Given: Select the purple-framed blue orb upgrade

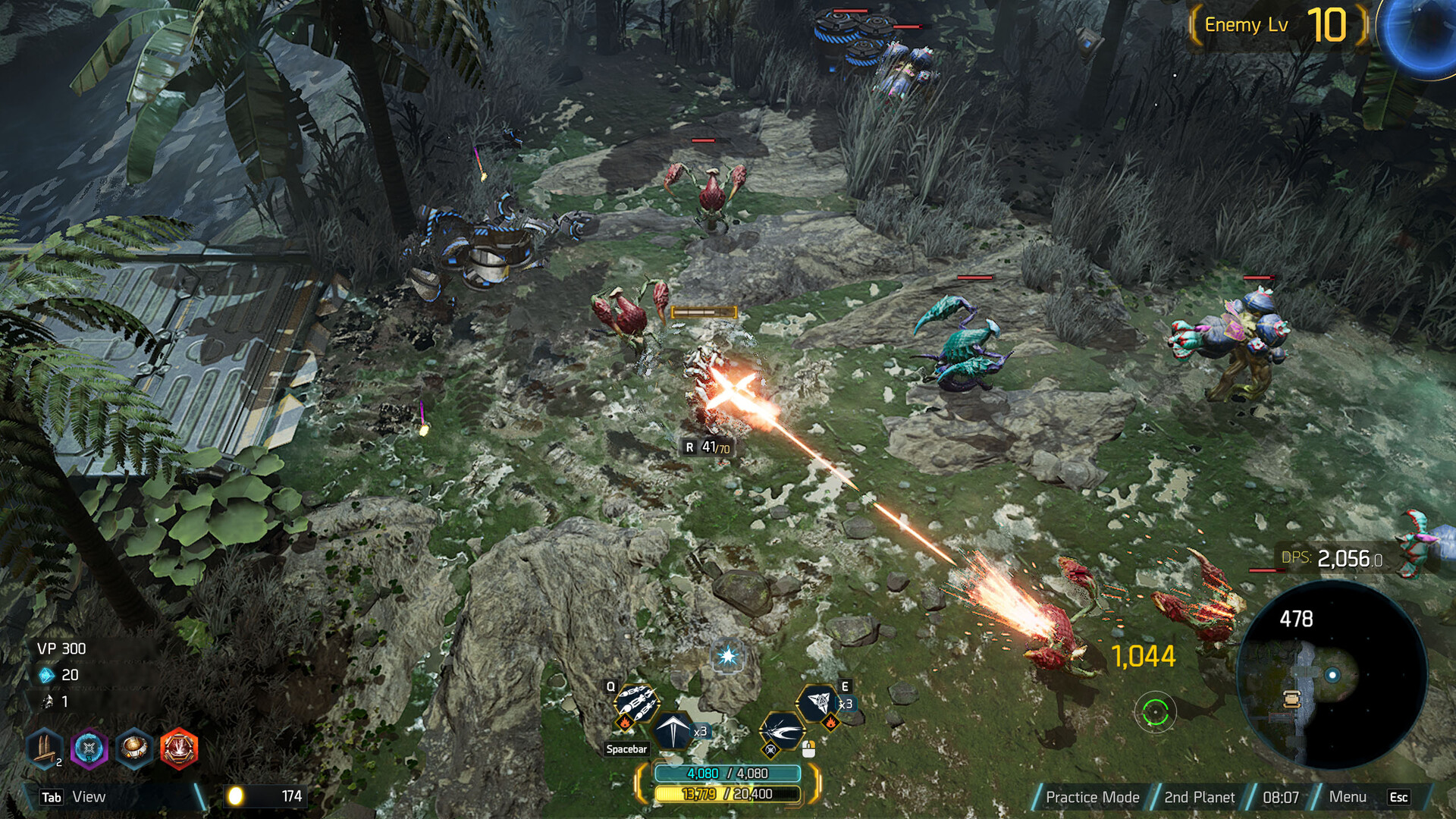Looking at the screenshot, I should click(x=89, y=748).
